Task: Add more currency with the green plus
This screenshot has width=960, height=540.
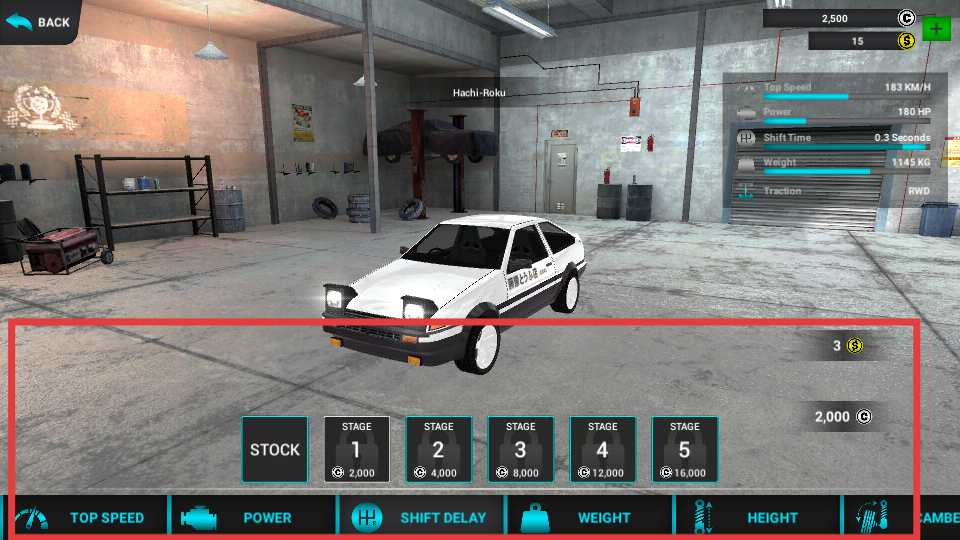Action: point(936,29)
